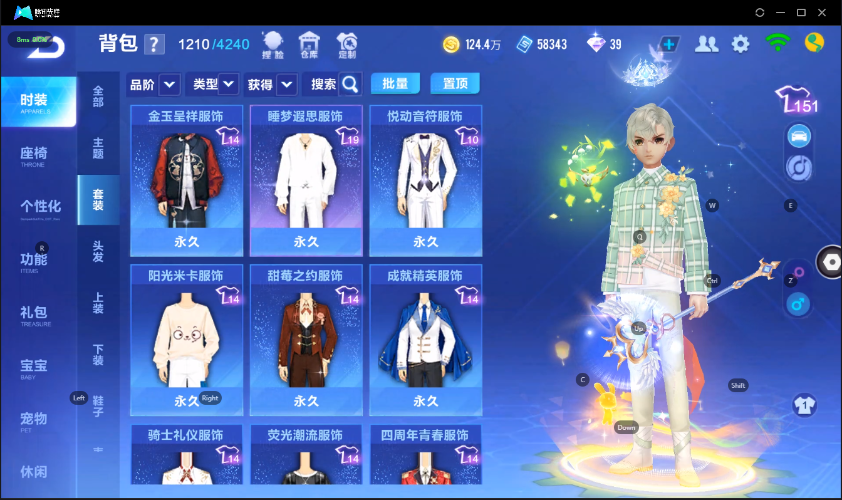842x500 pixels.
Task: Close the emulator window
Action: [823, 12]
